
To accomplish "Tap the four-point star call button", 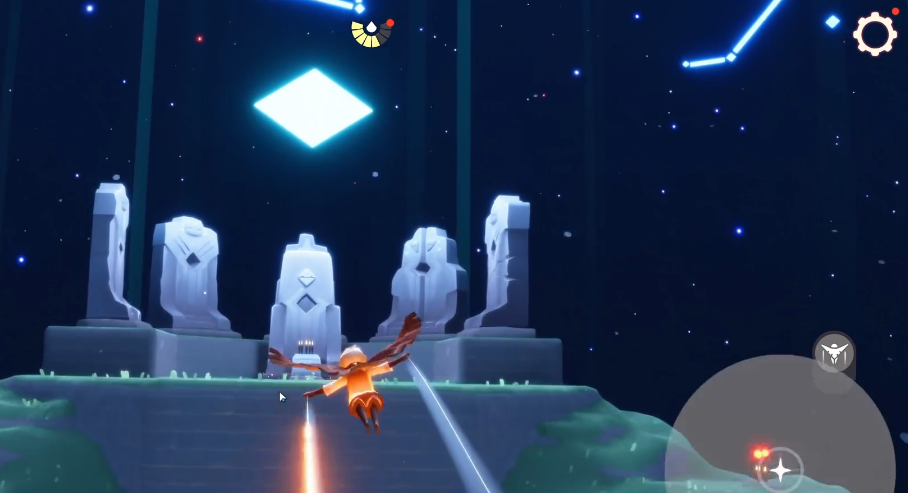I will point(780,469).
